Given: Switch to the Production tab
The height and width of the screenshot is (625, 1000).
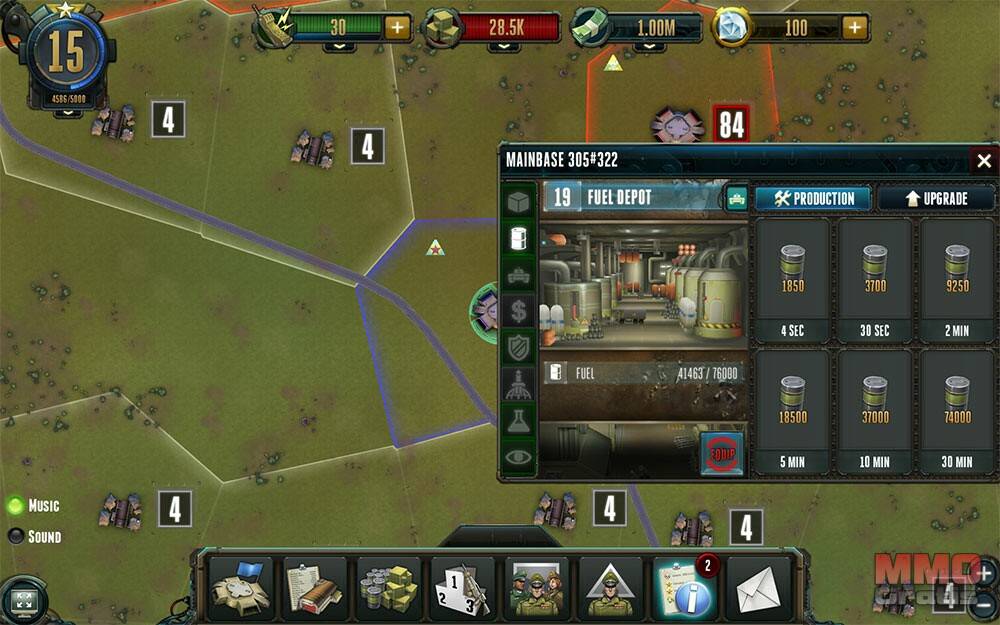Looking at the screenshot, I should pyautogui.click(x=813, y=198).
